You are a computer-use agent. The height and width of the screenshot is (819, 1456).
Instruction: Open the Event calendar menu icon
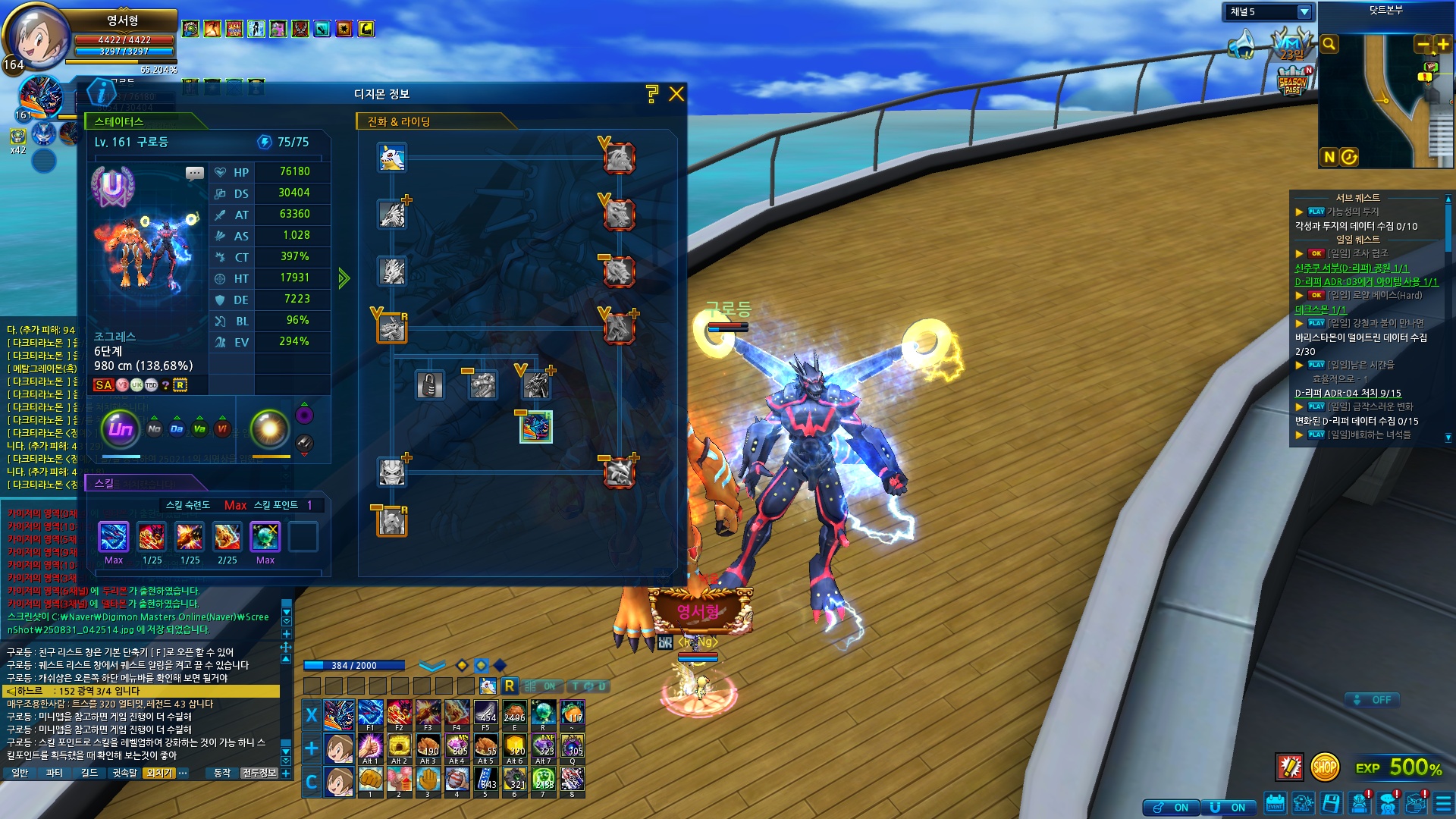click(x=1275, y=803)
